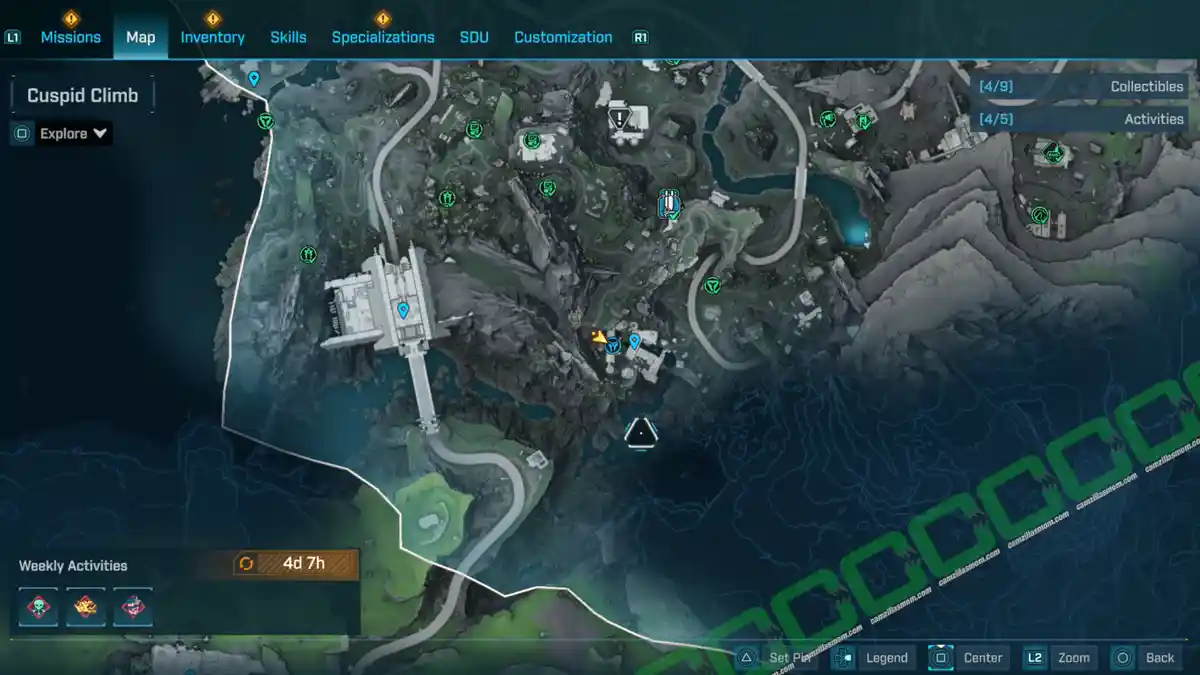Select the orange weekly activity icon
1200x675 pixels.
pos(86,607)
